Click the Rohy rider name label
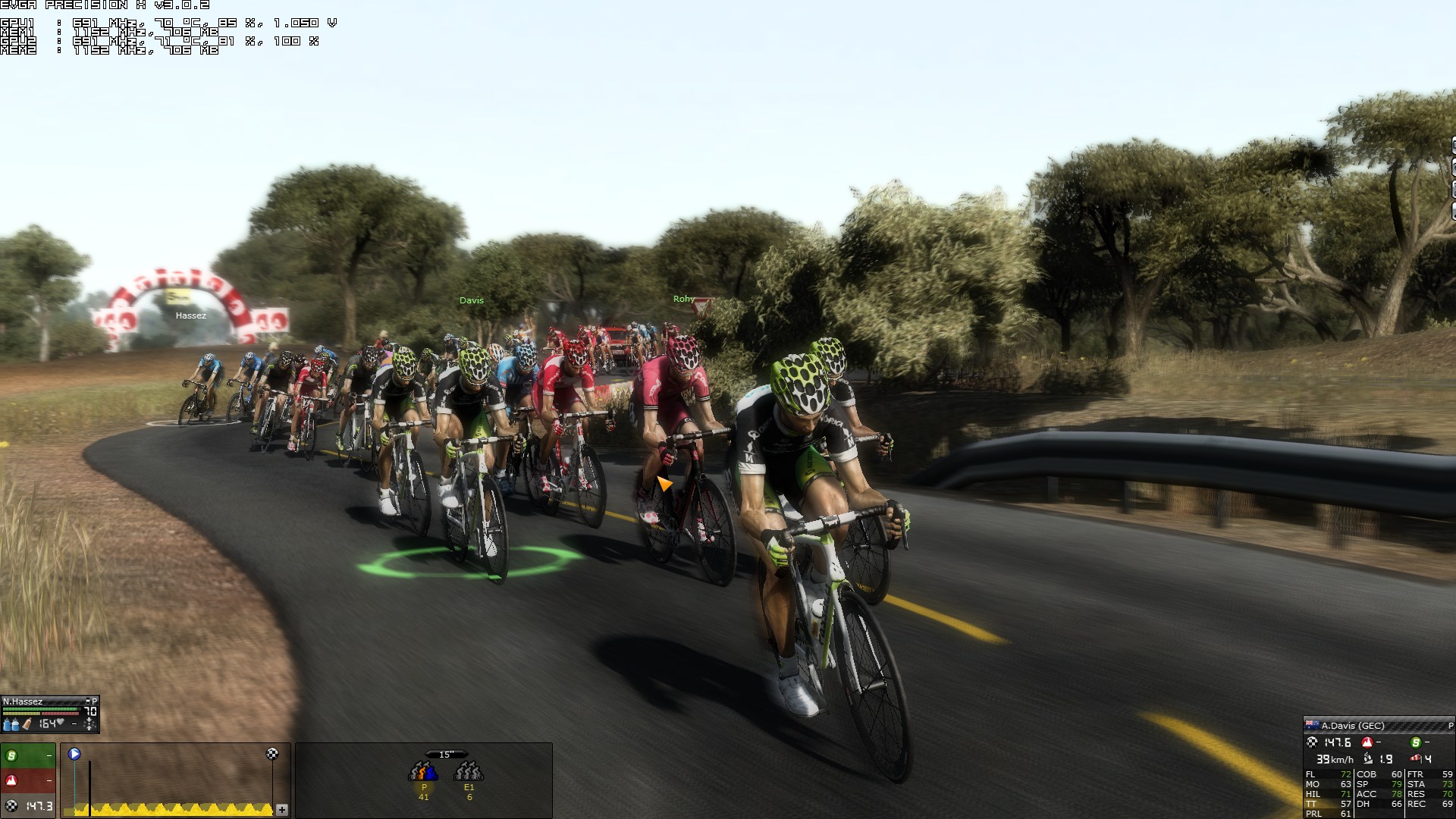The height and width of the screenshot is (819, 1456). pos(684,299)
